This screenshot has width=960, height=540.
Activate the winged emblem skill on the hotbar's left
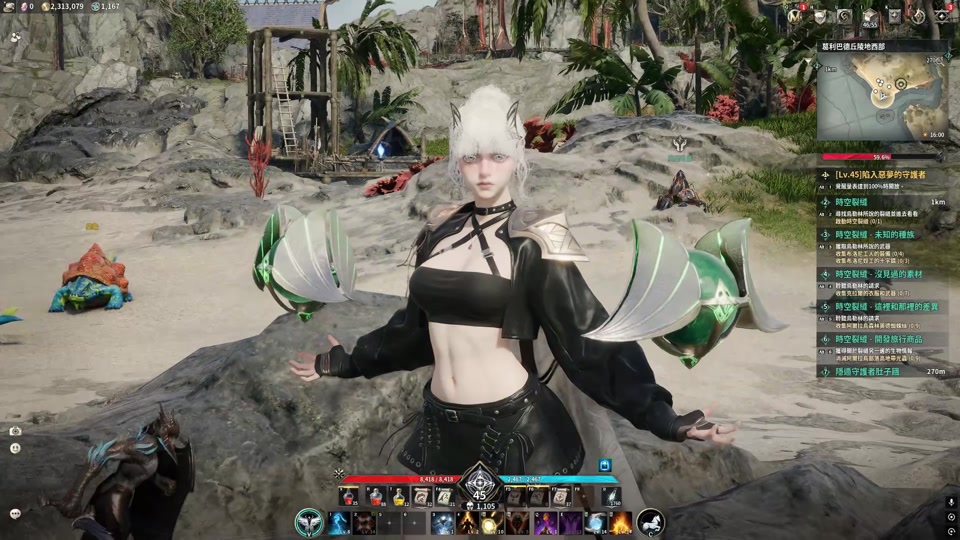pyautogui.click(x=309, y=522)
